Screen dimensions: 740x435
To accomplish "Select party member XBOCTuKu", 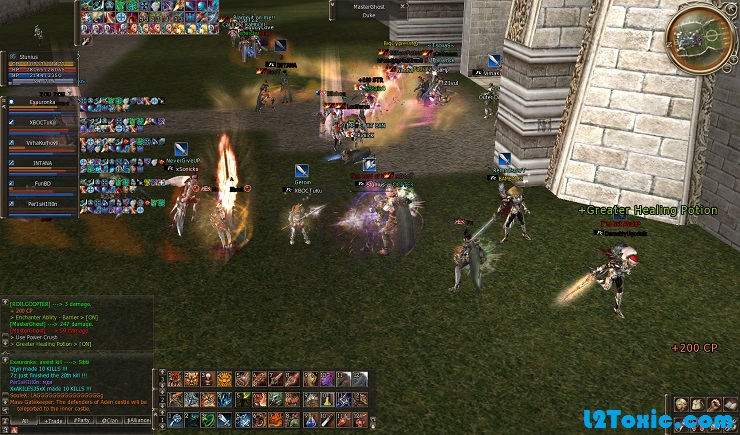I will (x=42, y=122).
